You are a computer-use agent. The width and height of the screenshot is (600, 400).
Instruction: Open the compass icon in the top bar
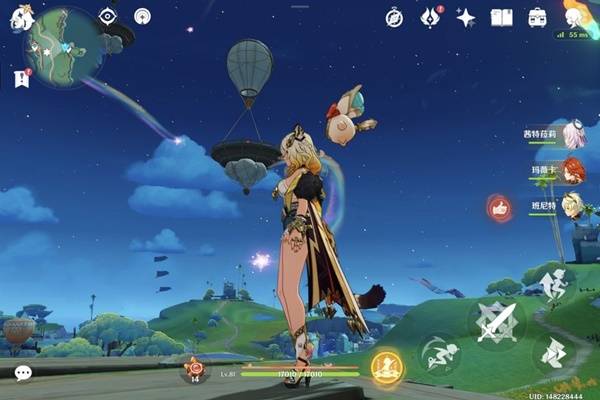pyautogui.click(x=394, y=17)
